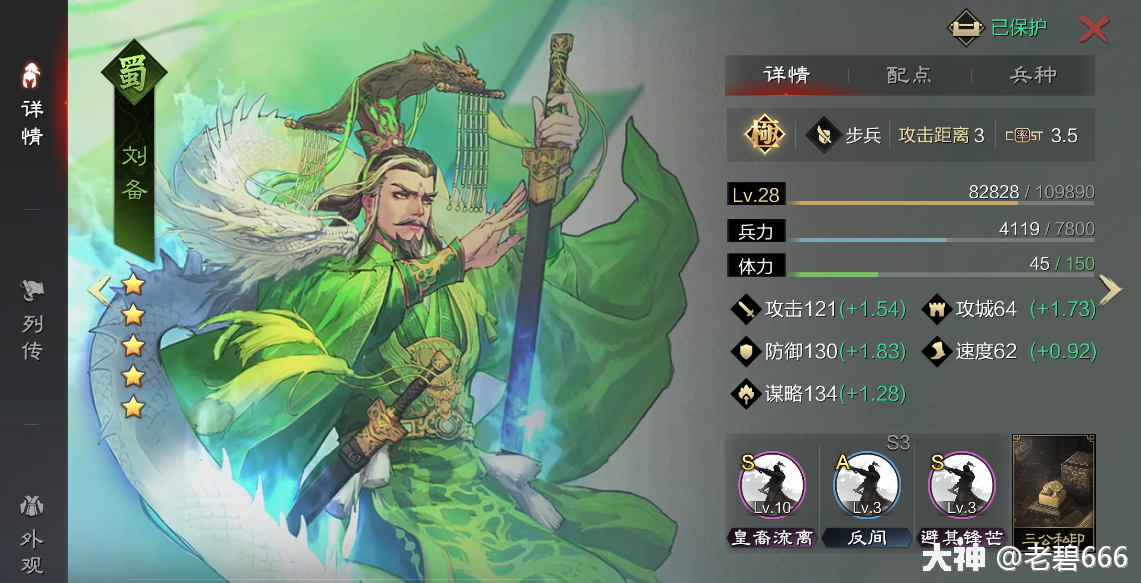Open the 列传 biography section

[x=32, y=320]
